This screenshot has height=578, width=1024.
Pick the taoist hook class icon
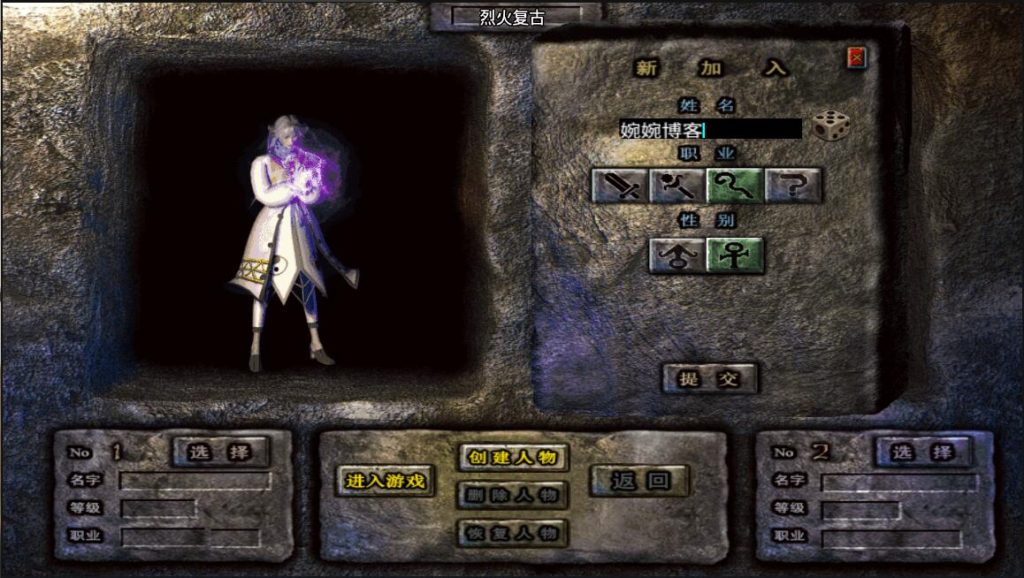pos(735,185)
